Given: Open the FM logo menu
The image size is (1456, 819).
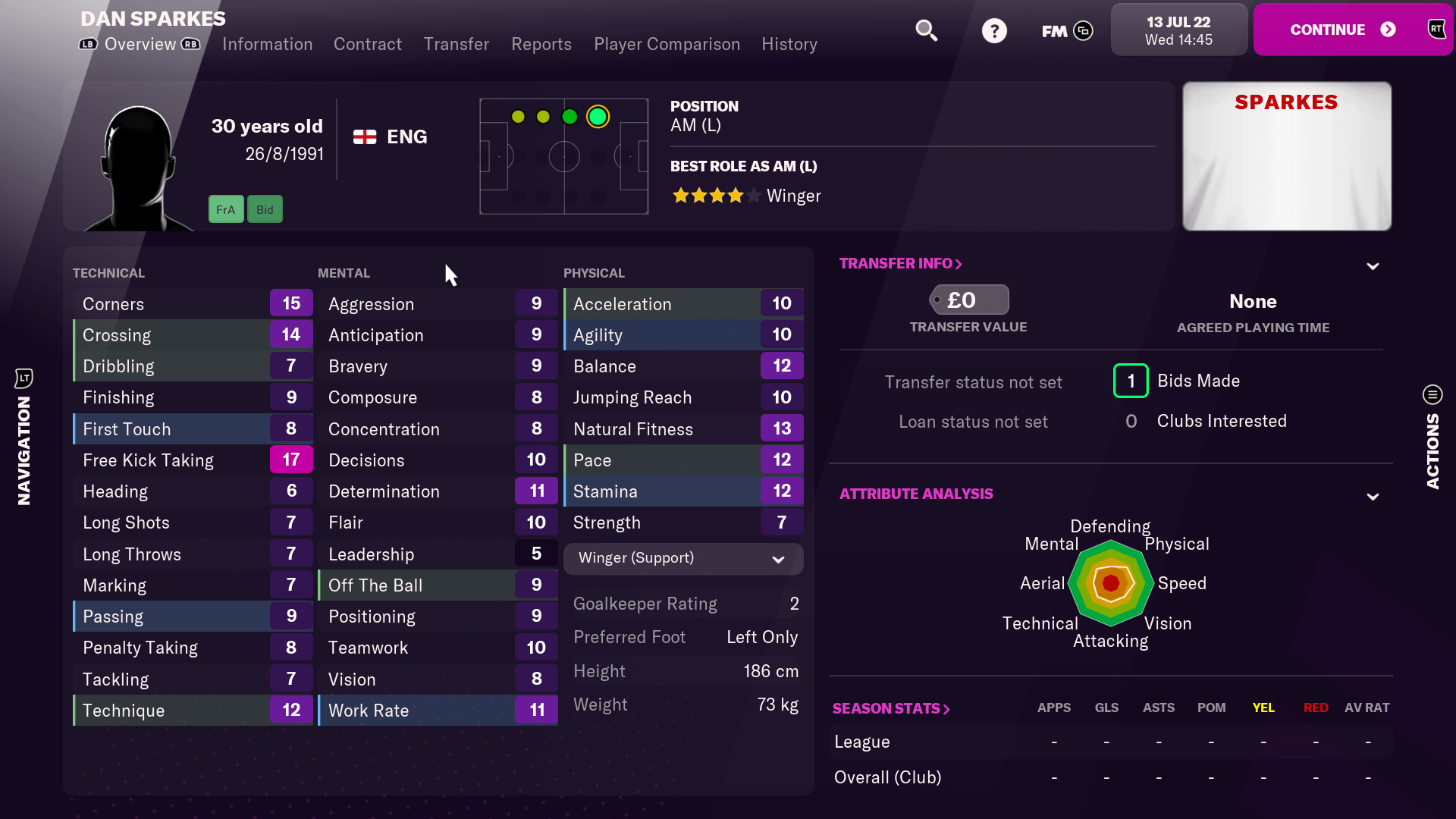Looking at the screenshot, I should (1066, 30).
